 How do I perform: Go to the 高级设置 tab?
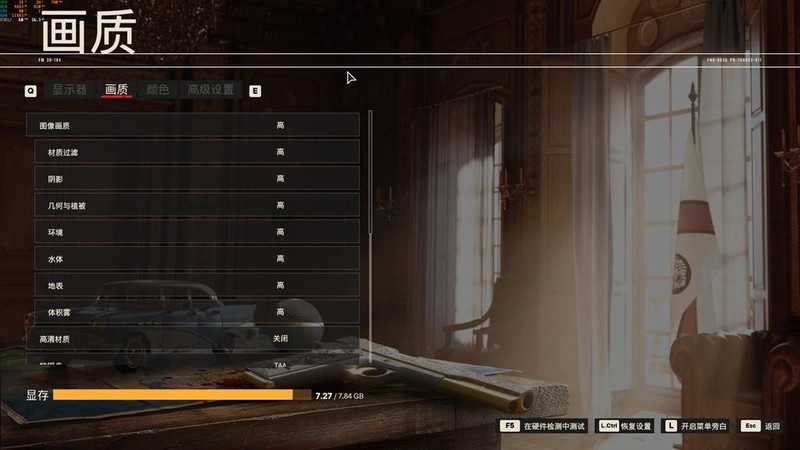coord(211,90)
